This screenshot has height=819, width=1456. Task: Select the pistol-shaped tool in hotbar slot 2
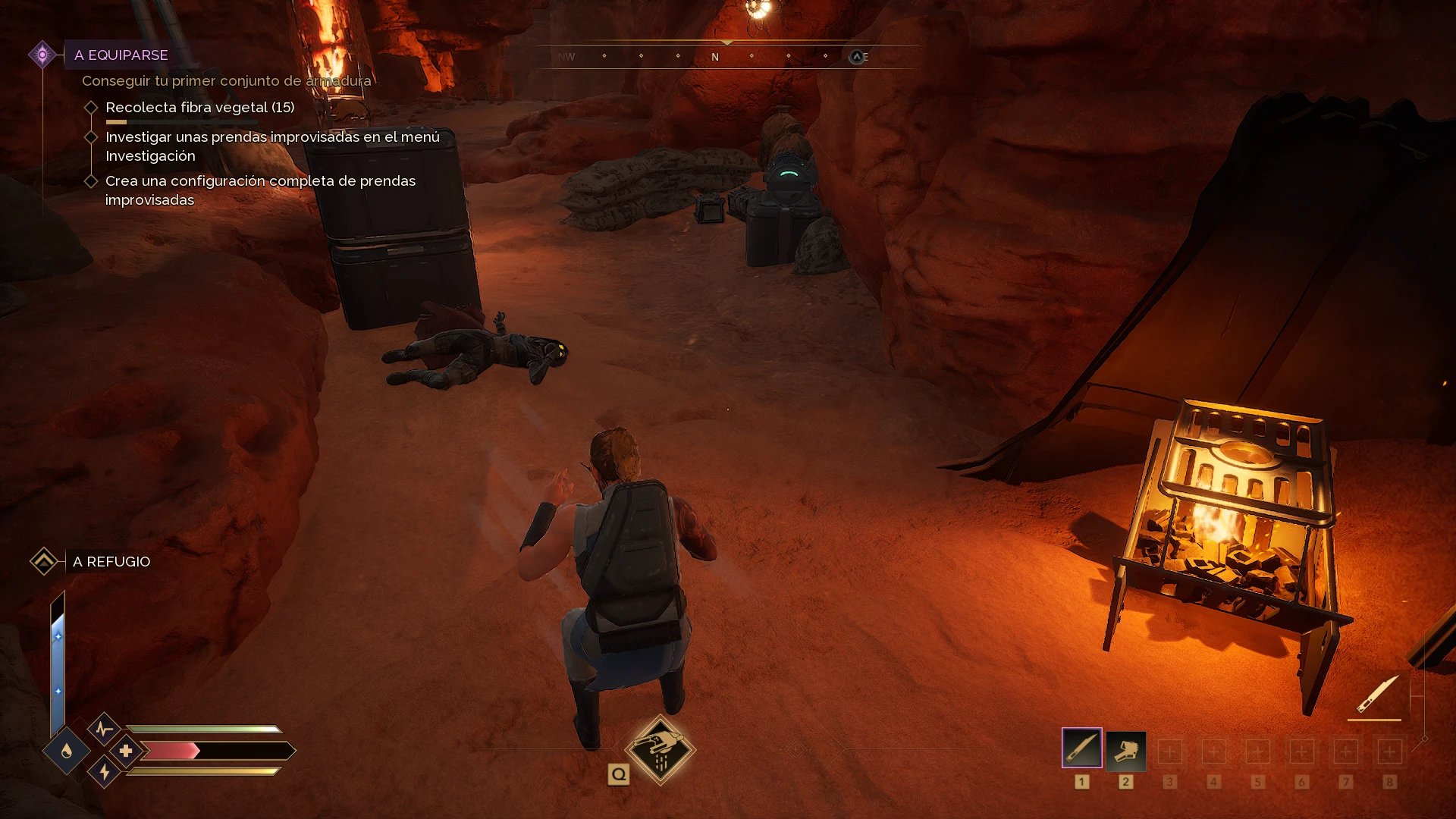click(1125, 750)
